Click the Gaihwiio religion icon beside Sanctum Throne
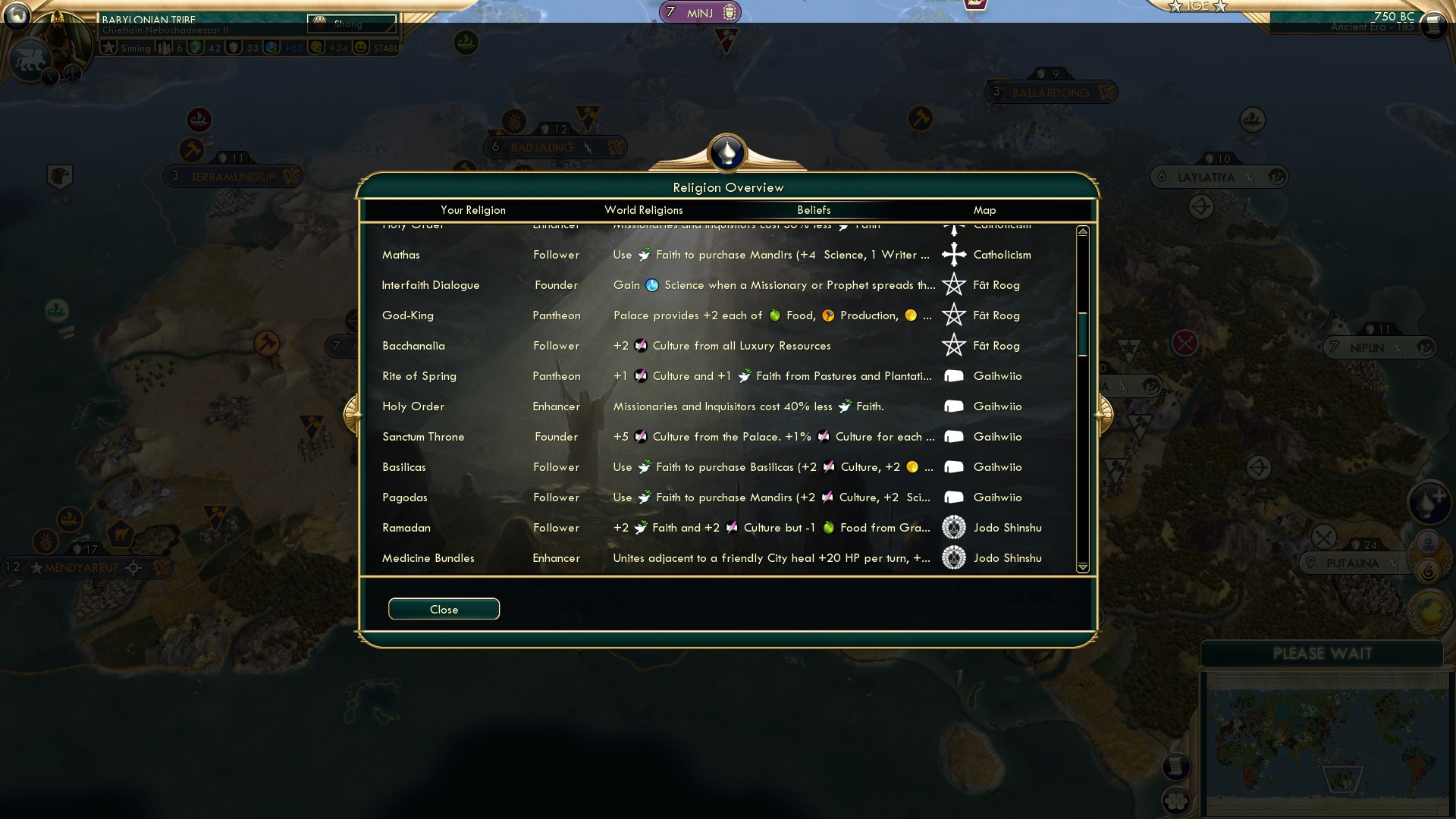1456x819 pixels. pyautogui.click(x=953, y=436)
